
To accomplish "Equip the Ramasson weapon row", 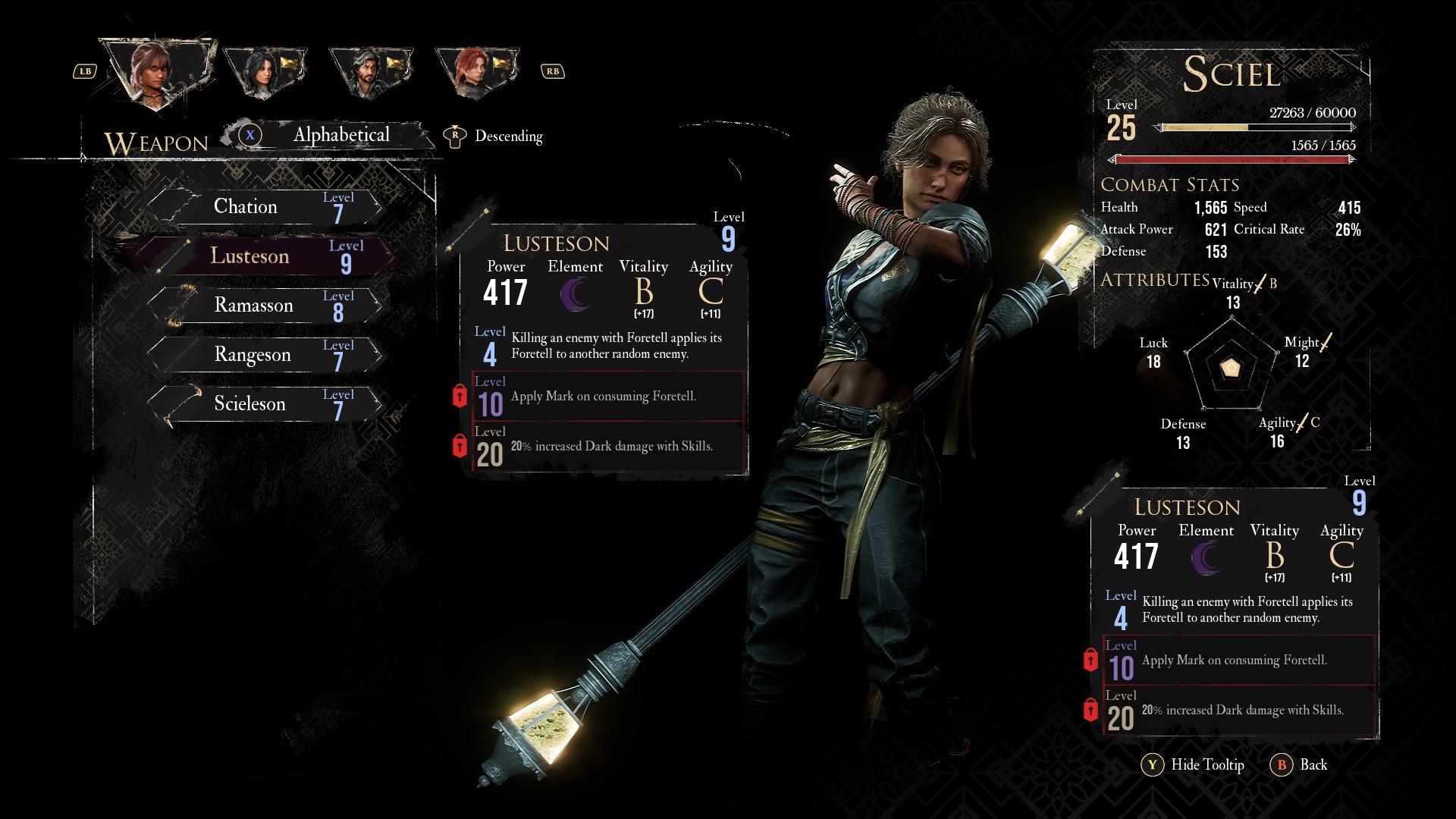I will click(265, 305).
